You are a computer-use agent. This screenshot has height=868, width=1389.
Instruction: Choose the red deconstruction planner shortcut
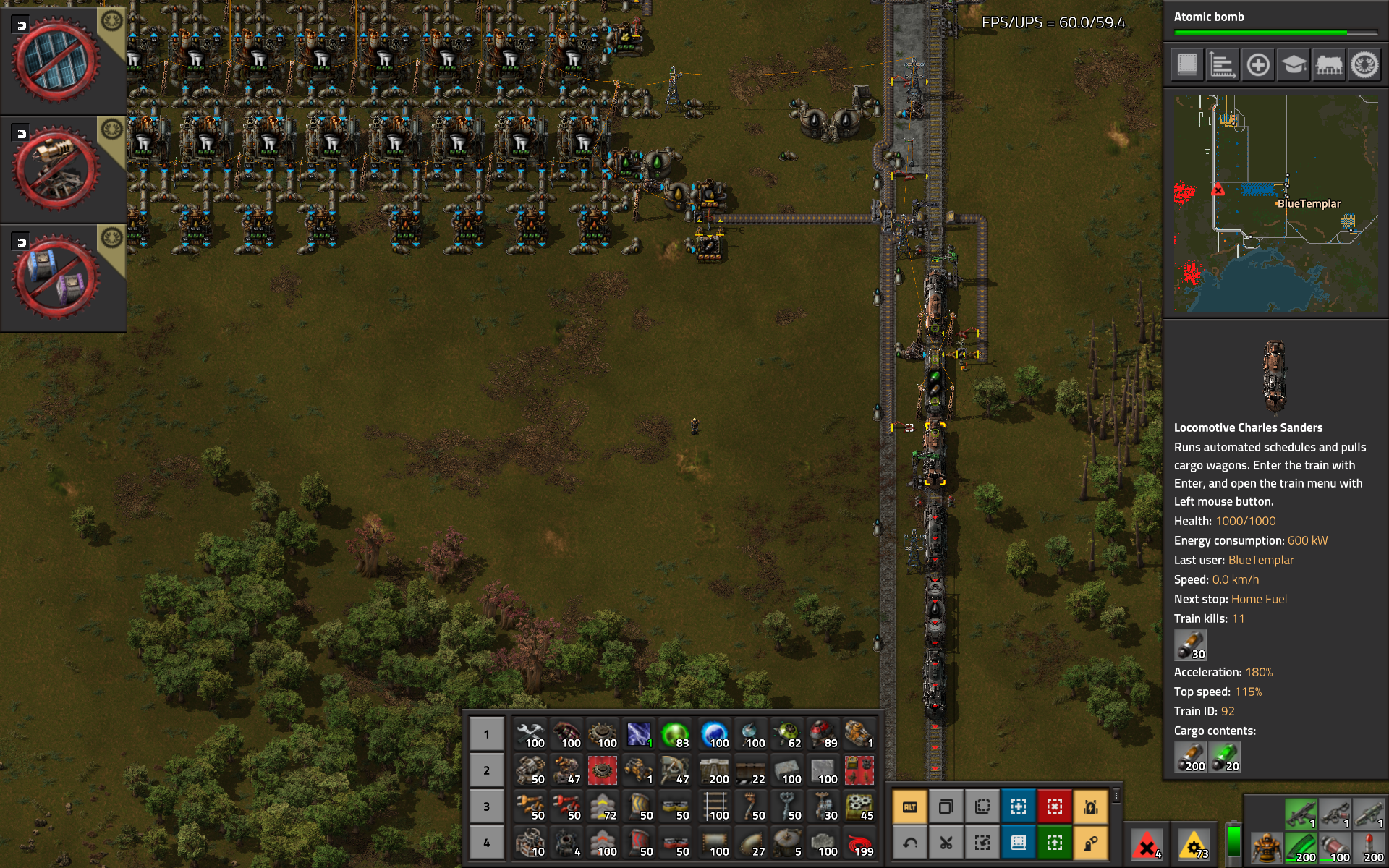1055,807
